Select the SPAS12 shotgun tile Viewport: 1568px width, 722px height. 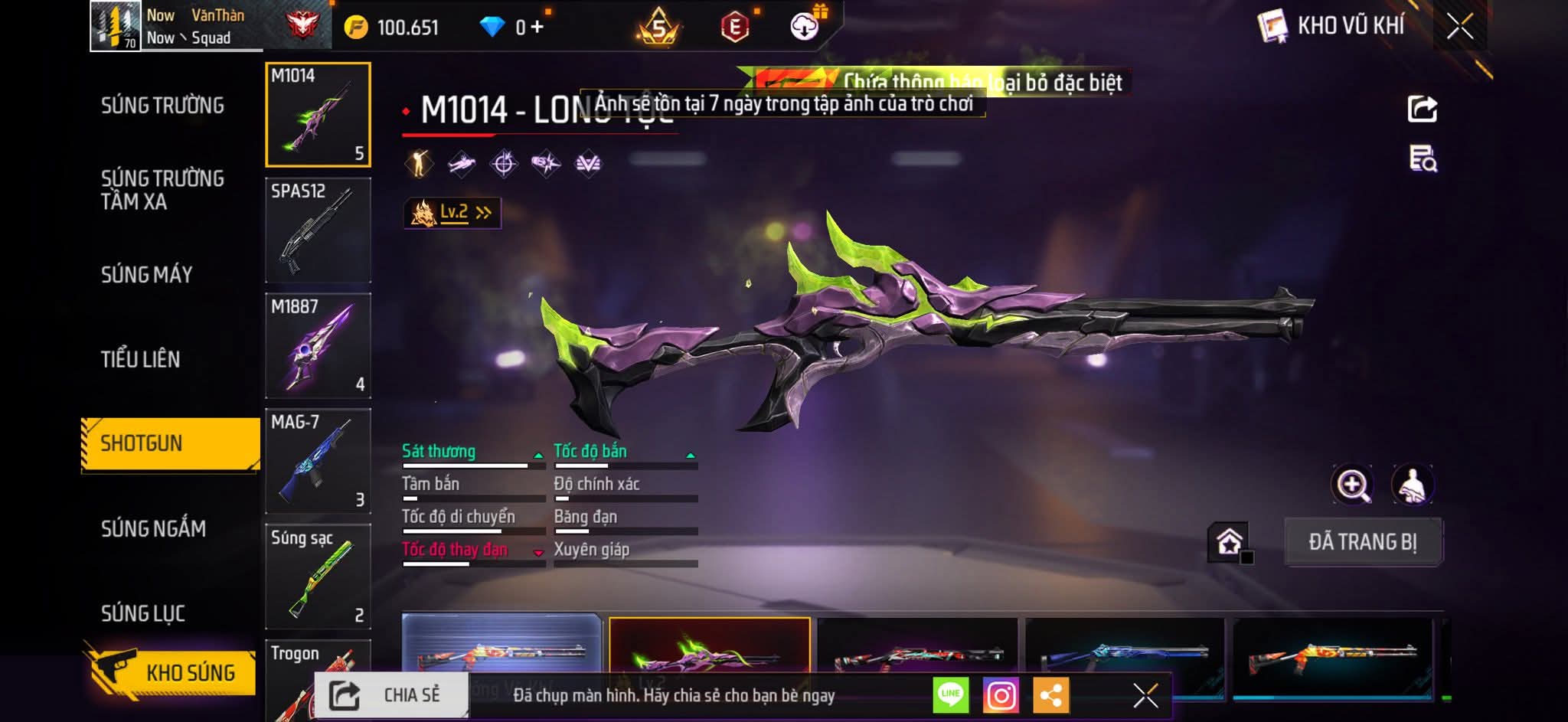point(318,230)
